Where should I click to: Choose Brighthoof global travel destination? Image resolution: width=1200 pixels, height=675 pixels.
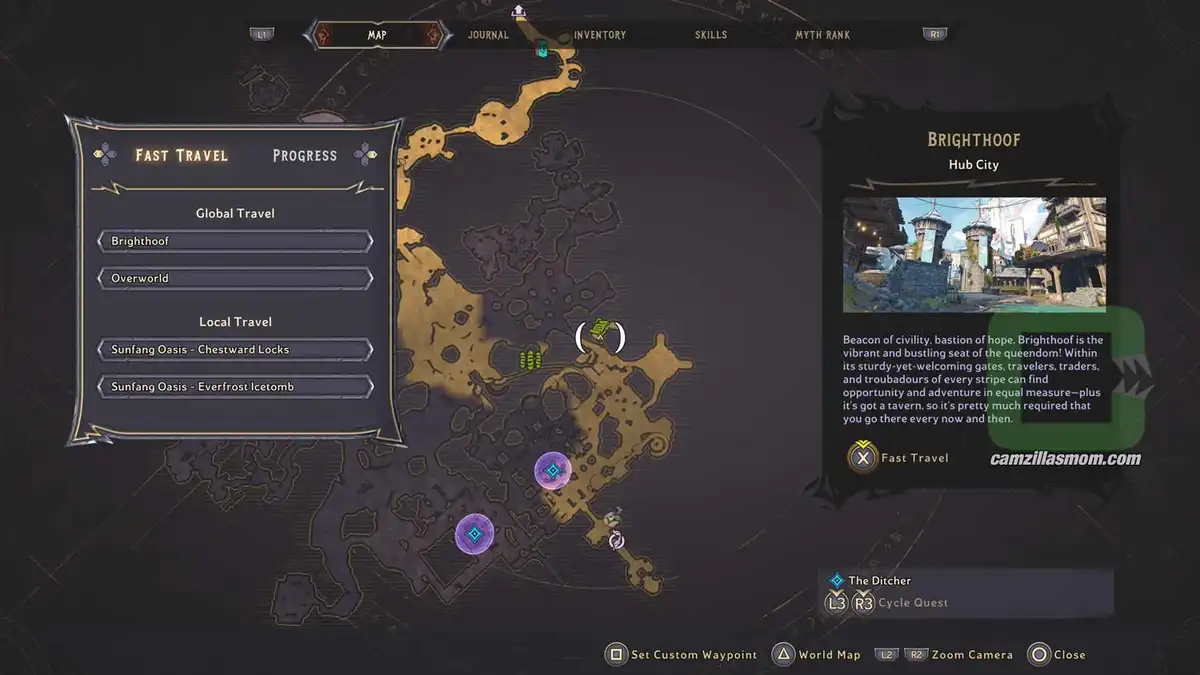235,242
